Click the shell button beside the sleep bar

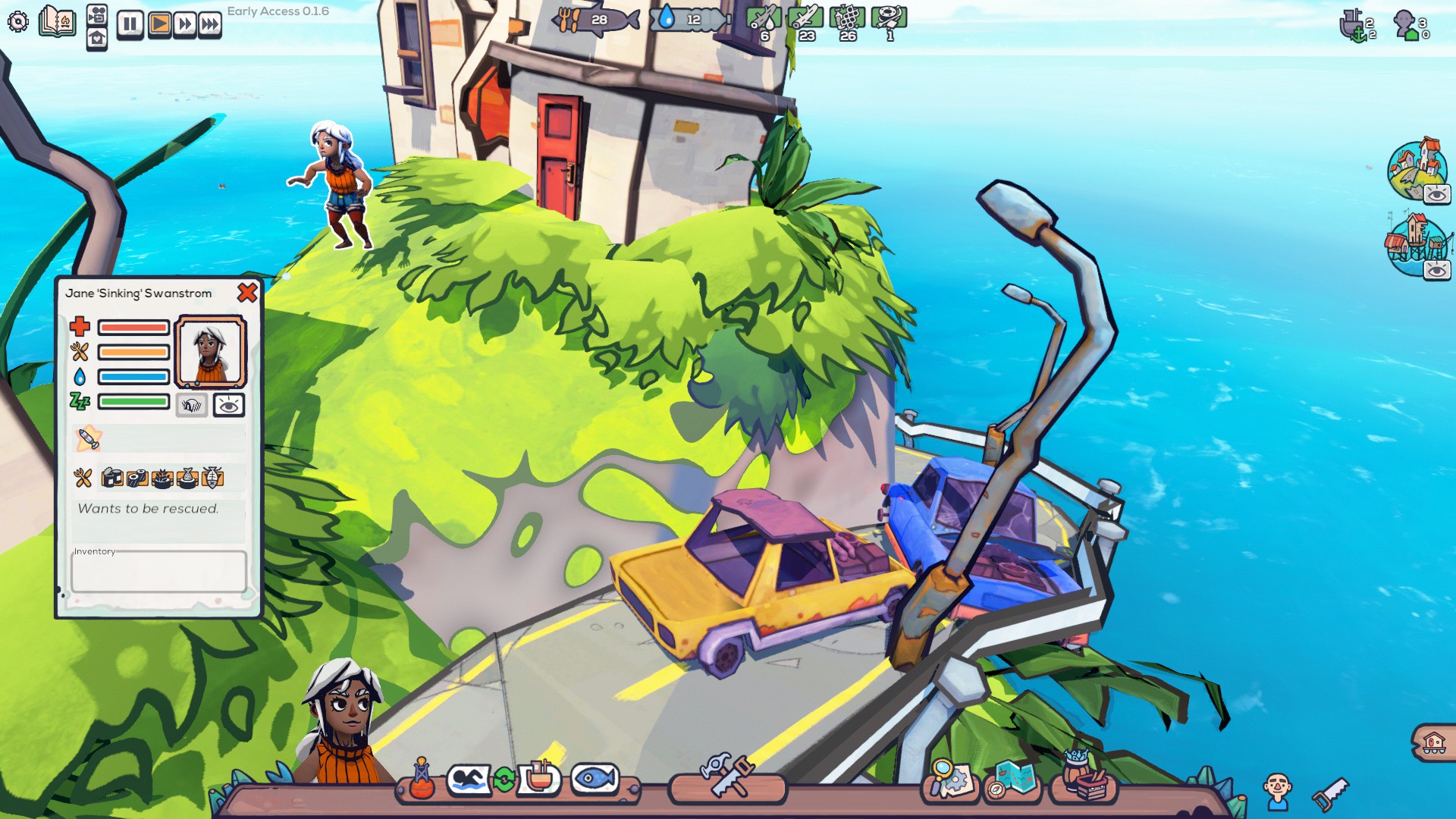tap(192, 406)
